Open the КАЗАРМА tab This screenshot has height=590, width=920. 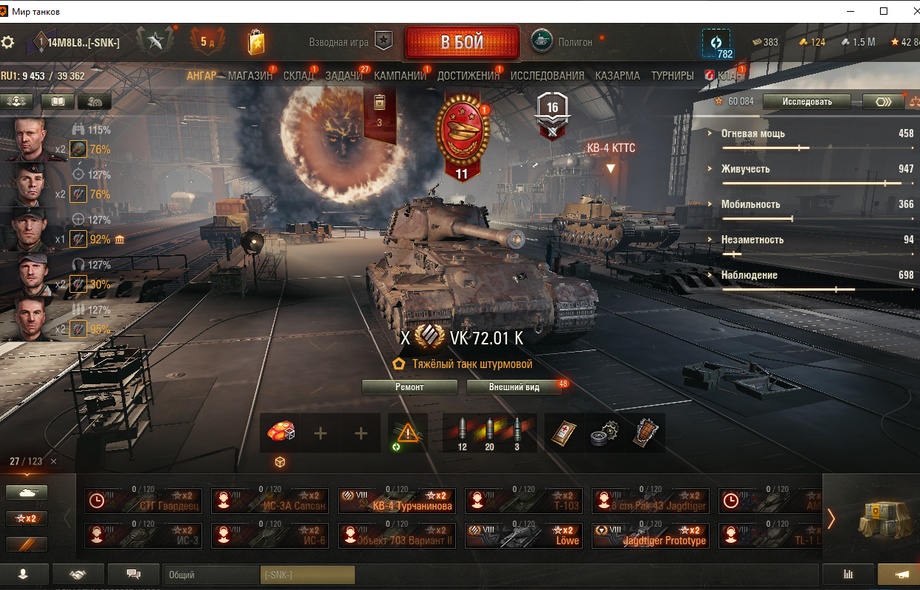[617, 75]
